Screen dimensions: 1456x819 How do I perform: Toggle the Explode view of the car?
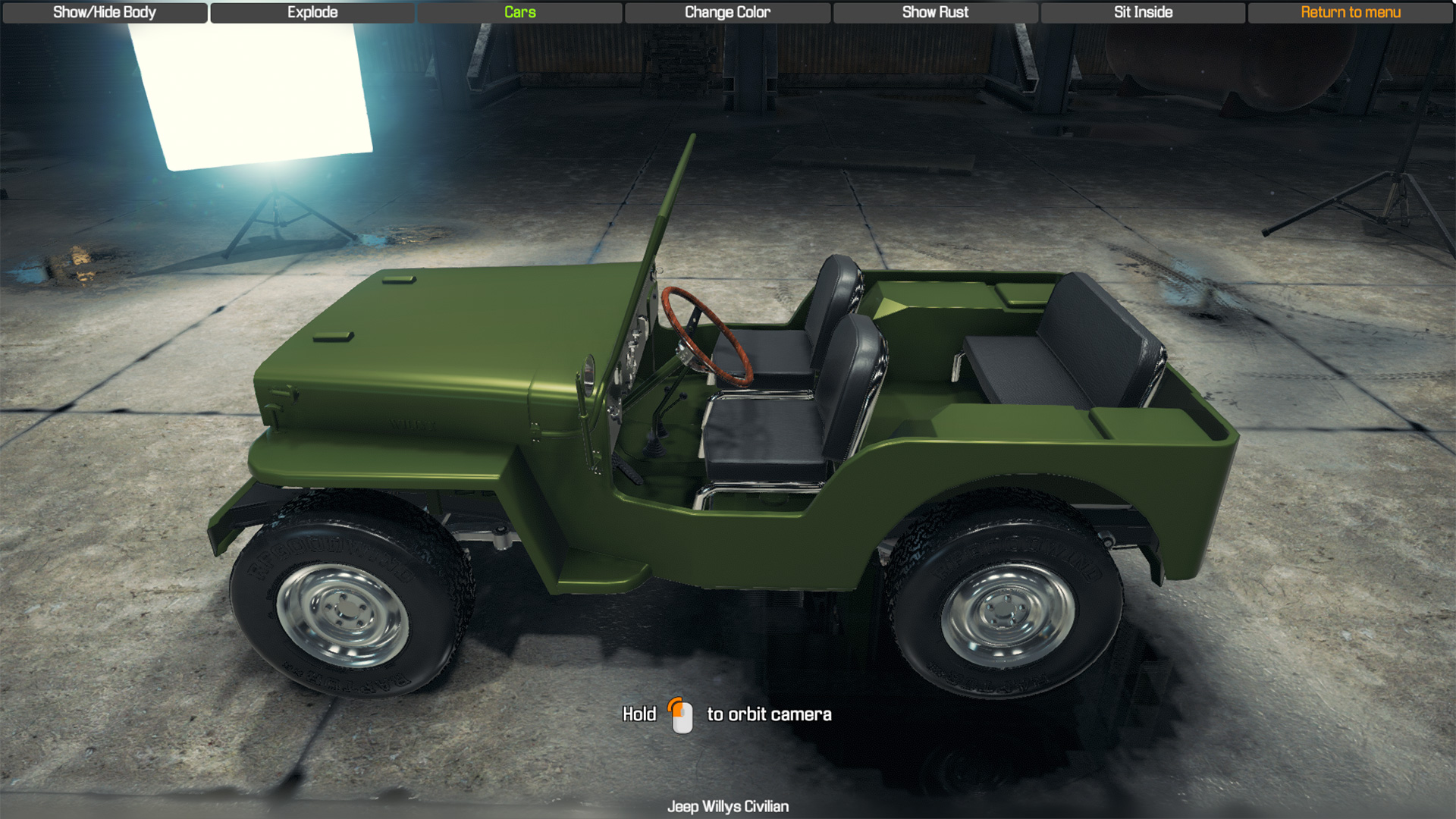click(312, 12)
